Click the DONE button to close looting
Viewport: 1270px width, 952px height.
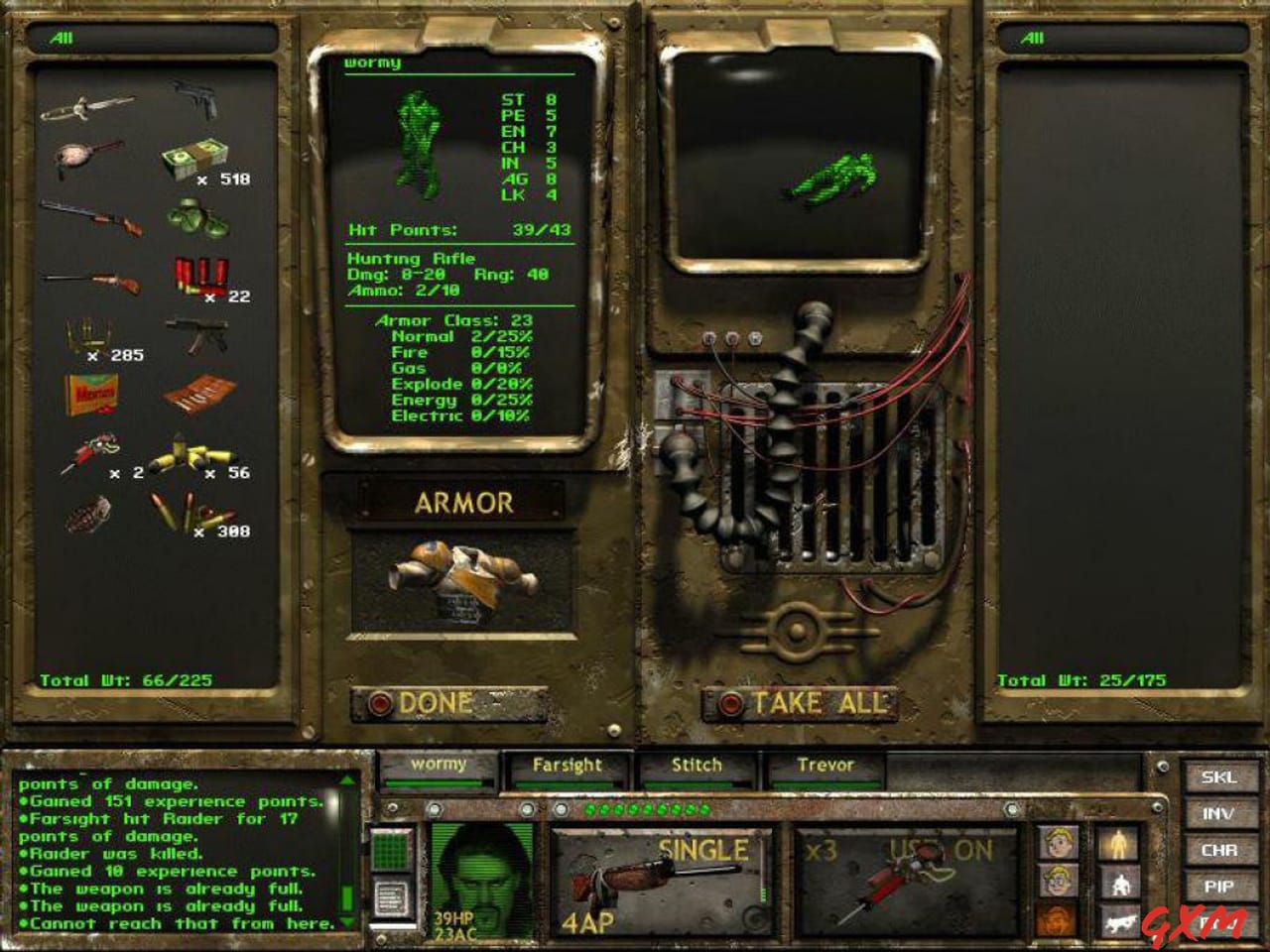pos(434,703)
